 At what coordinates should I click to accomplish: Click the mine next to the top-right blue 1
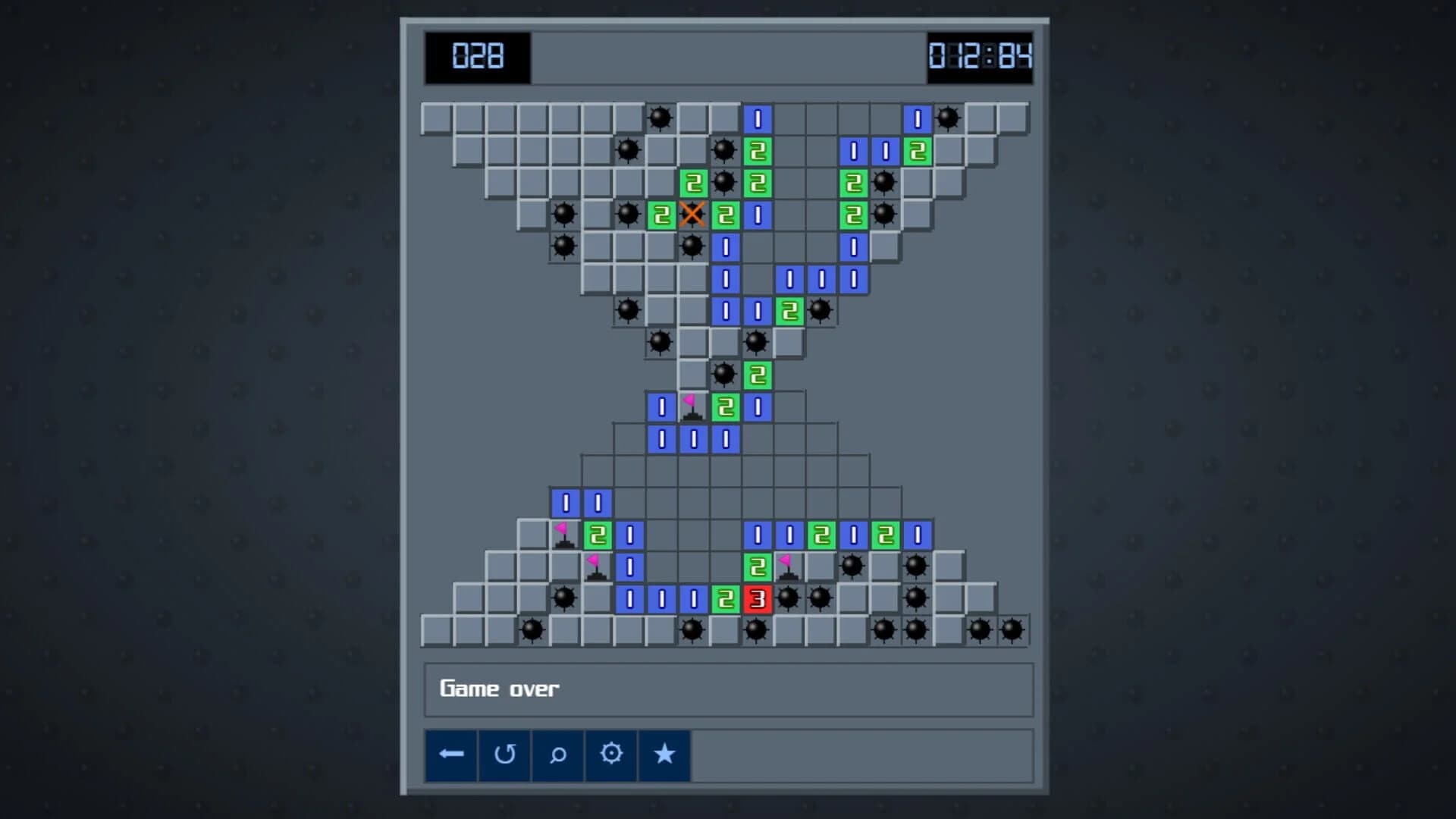pyautogui.click(x=946, y=118)
